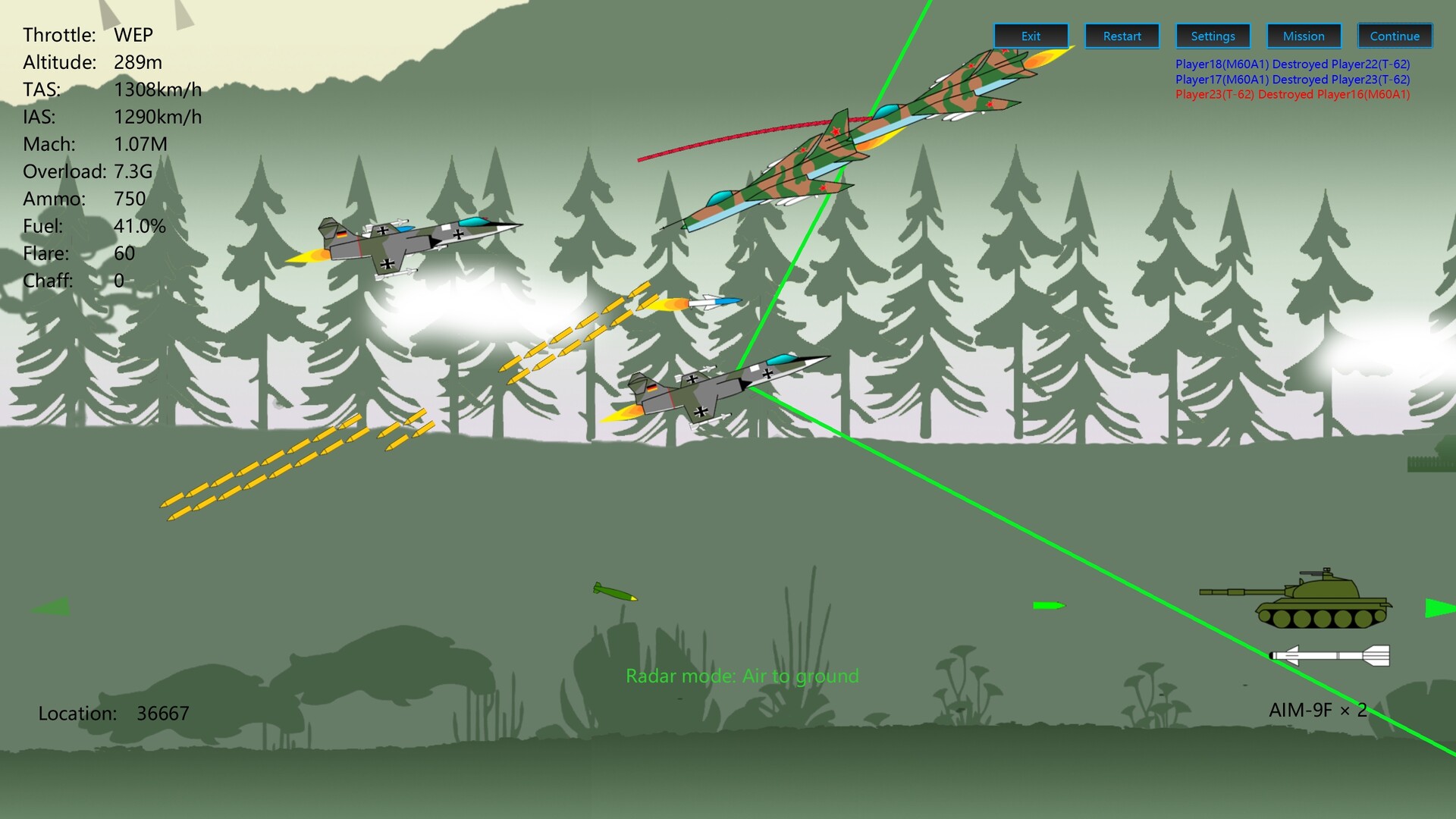
Task: Click the Exit menu item
Action: pyautogui.click(x=1030, y=35)
